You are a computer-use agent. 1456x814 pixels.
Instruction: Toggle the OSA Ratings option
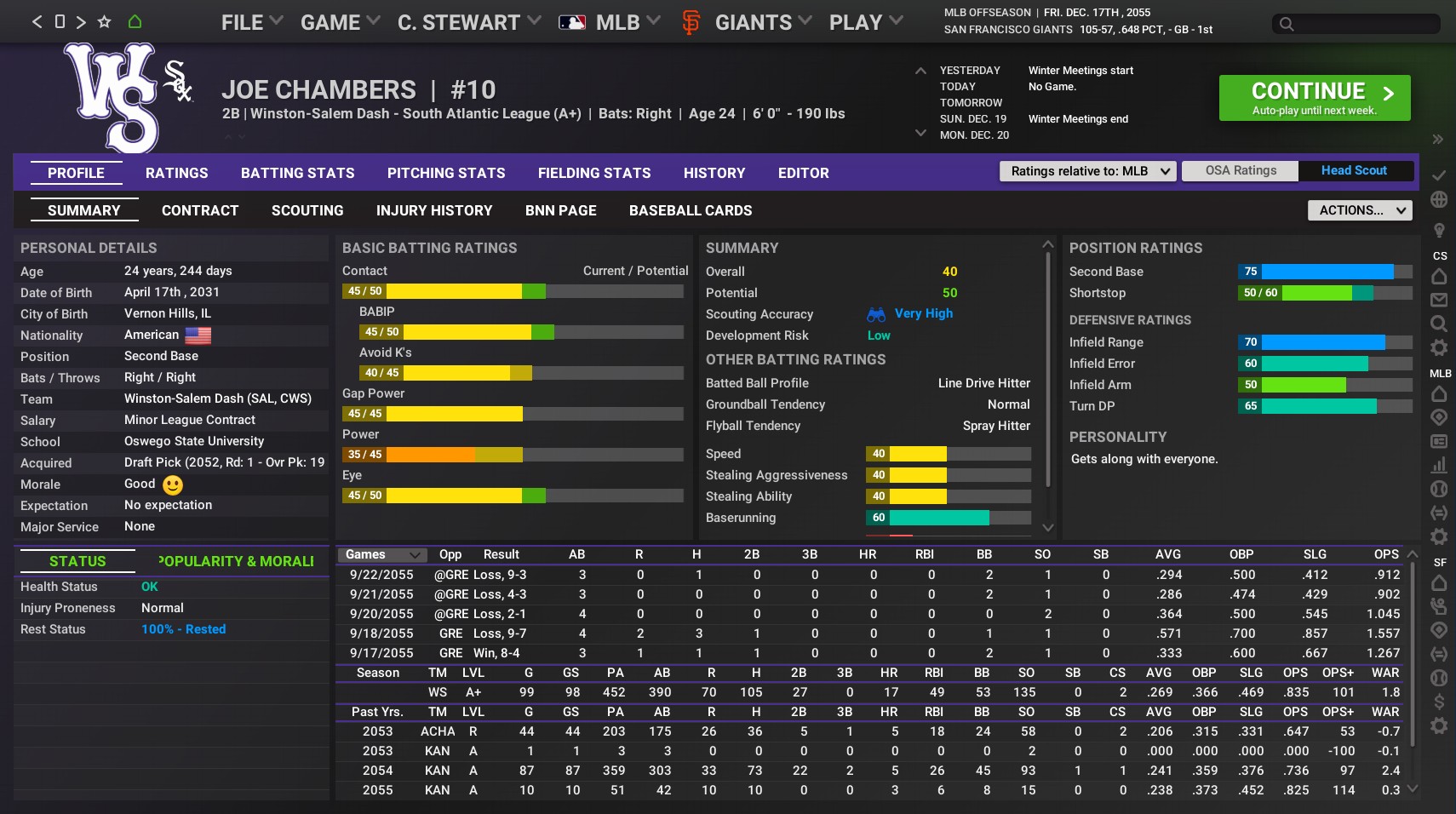pyautogui.click(x=1240, y=170)
